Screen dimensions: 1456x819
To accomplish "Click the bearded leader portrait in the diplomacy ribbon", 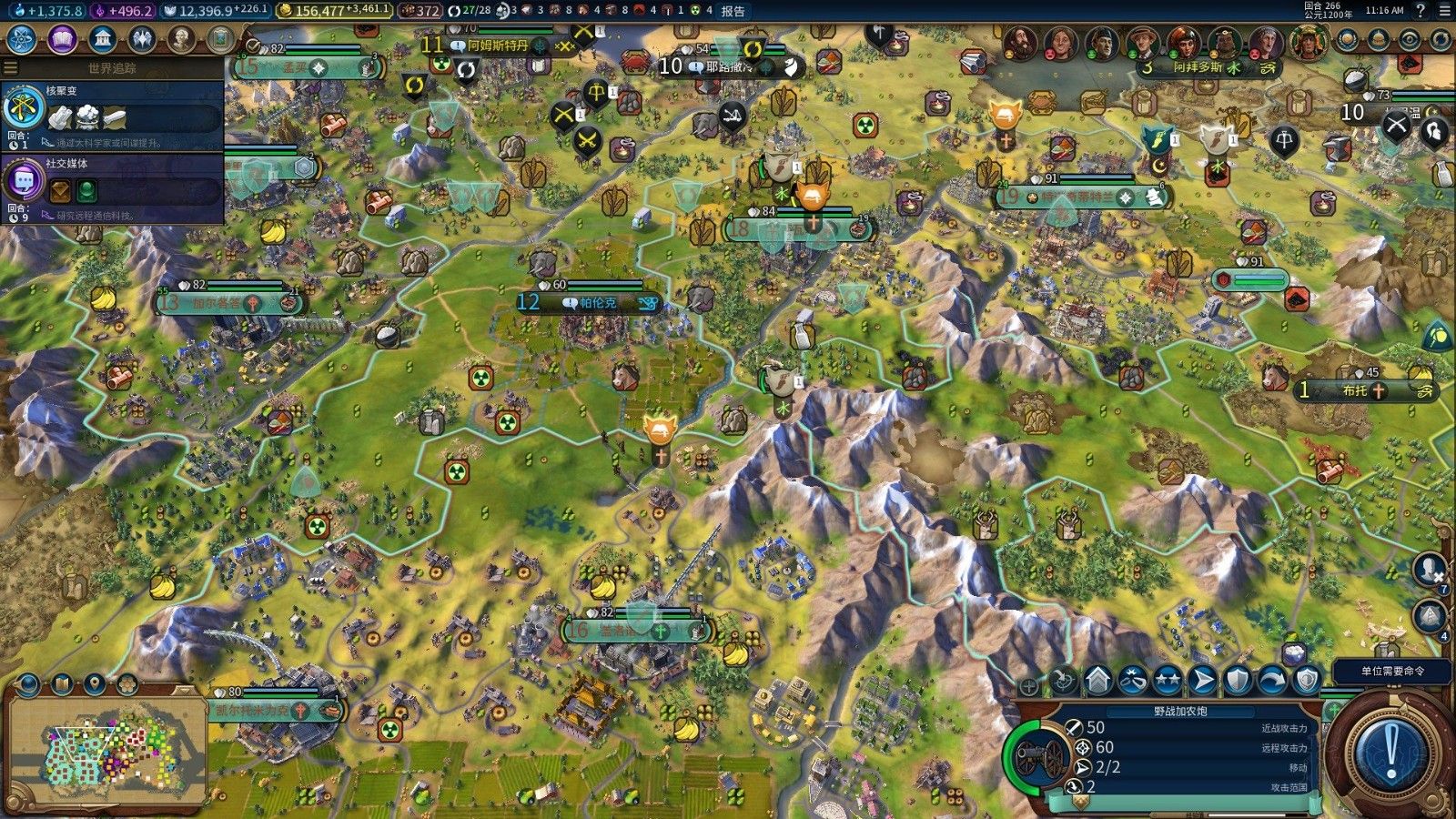I will (x=1020, y=42).
